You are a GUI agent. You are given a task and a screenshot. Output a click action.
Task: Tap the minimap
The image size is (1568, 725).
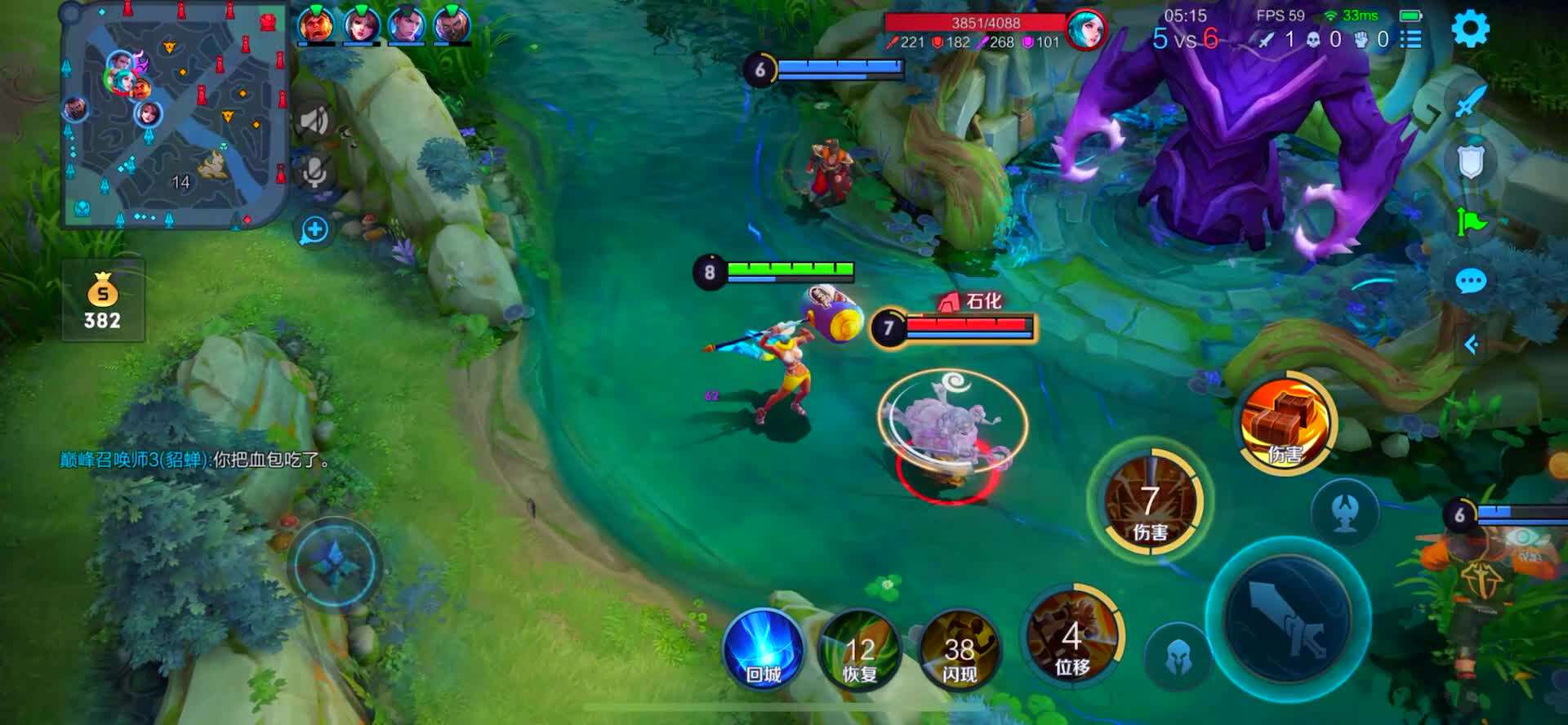tap(176, 115)
